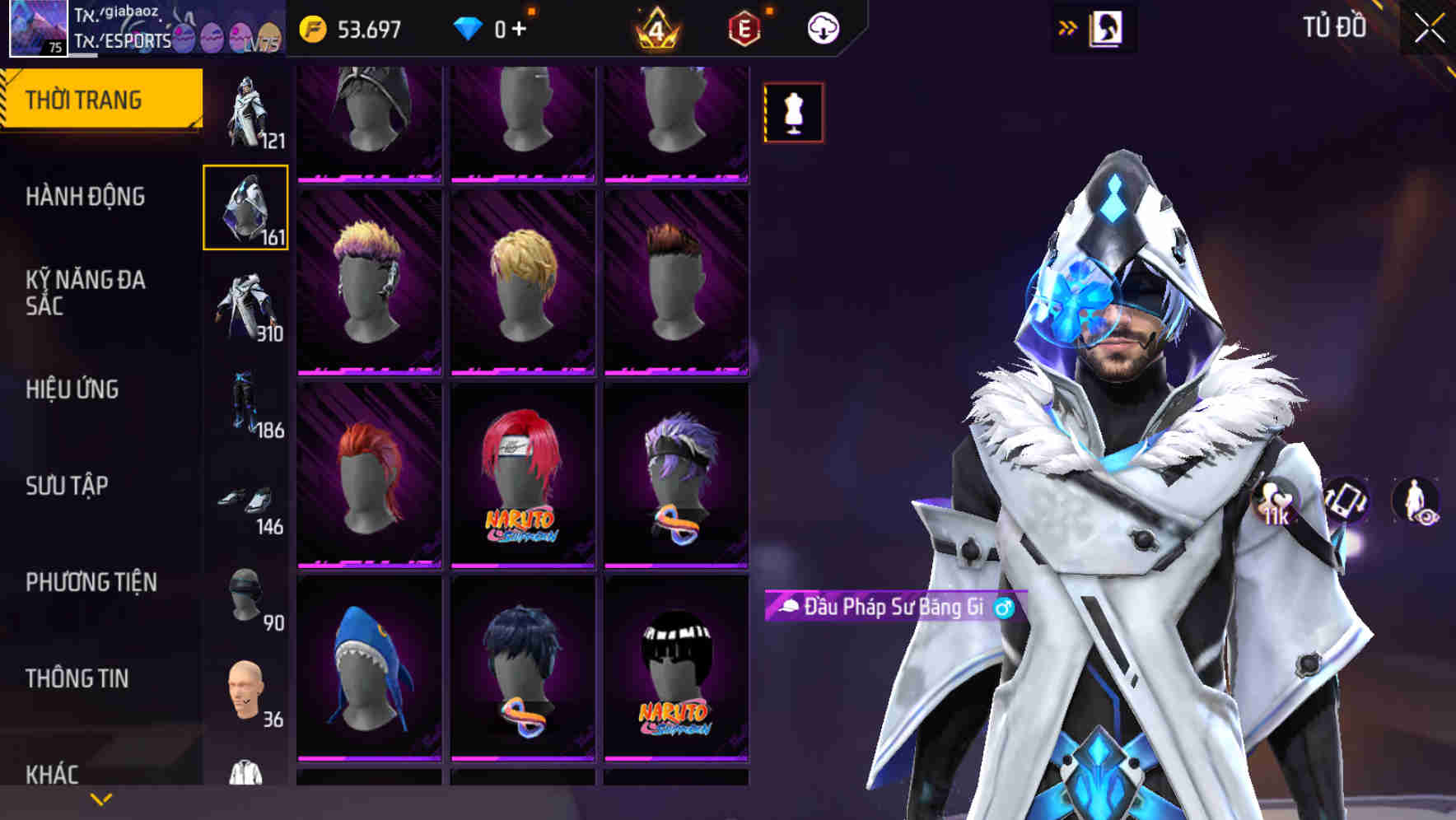Expand the sidebar with the bottom chevron arrow
Image resolution: width=1456 pixels, height=820 pixels.
99,799
